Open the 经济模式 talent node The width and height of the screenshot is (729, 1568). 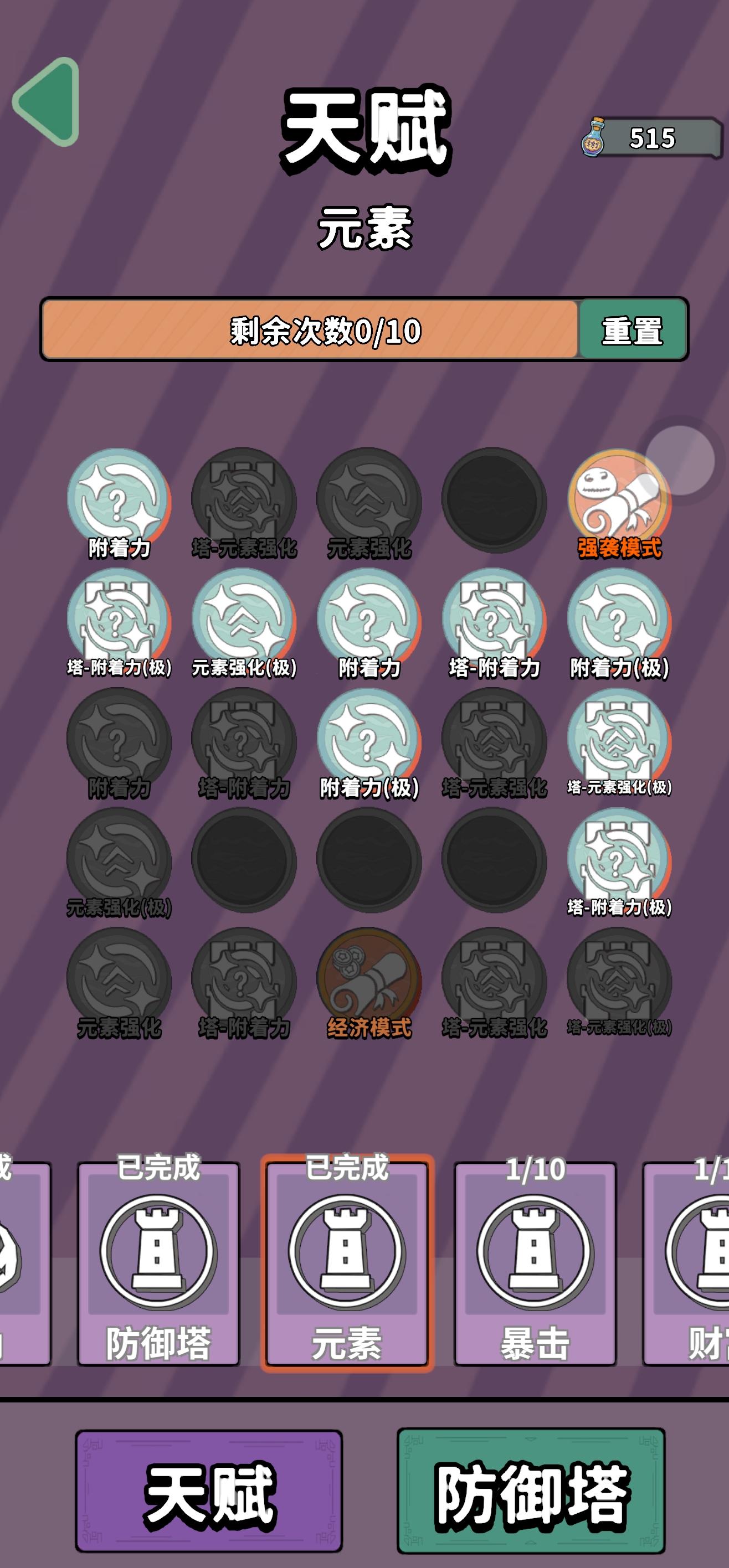[366, 986]
